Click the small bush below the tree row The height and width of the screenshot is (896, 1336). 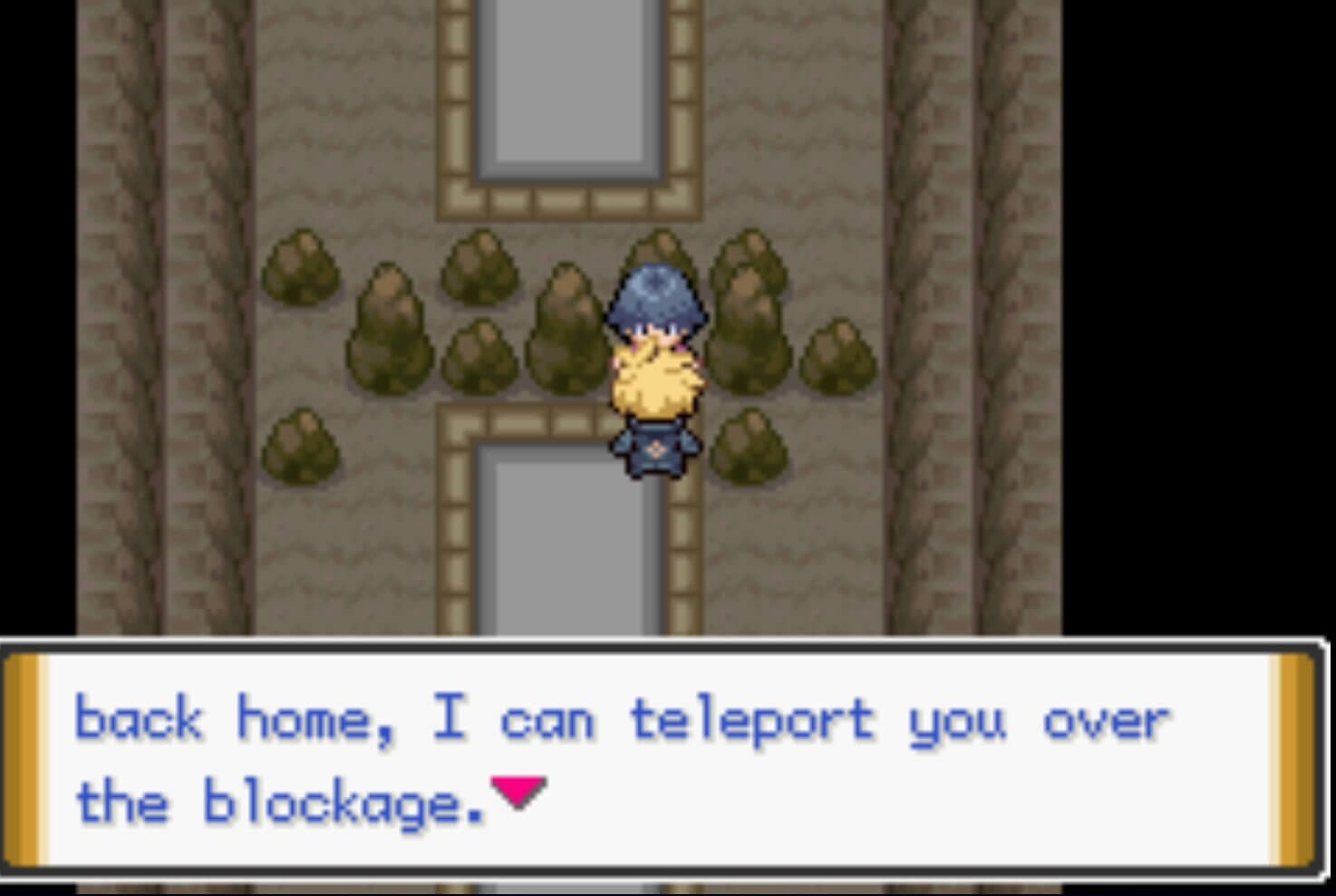tap(299, 444)
